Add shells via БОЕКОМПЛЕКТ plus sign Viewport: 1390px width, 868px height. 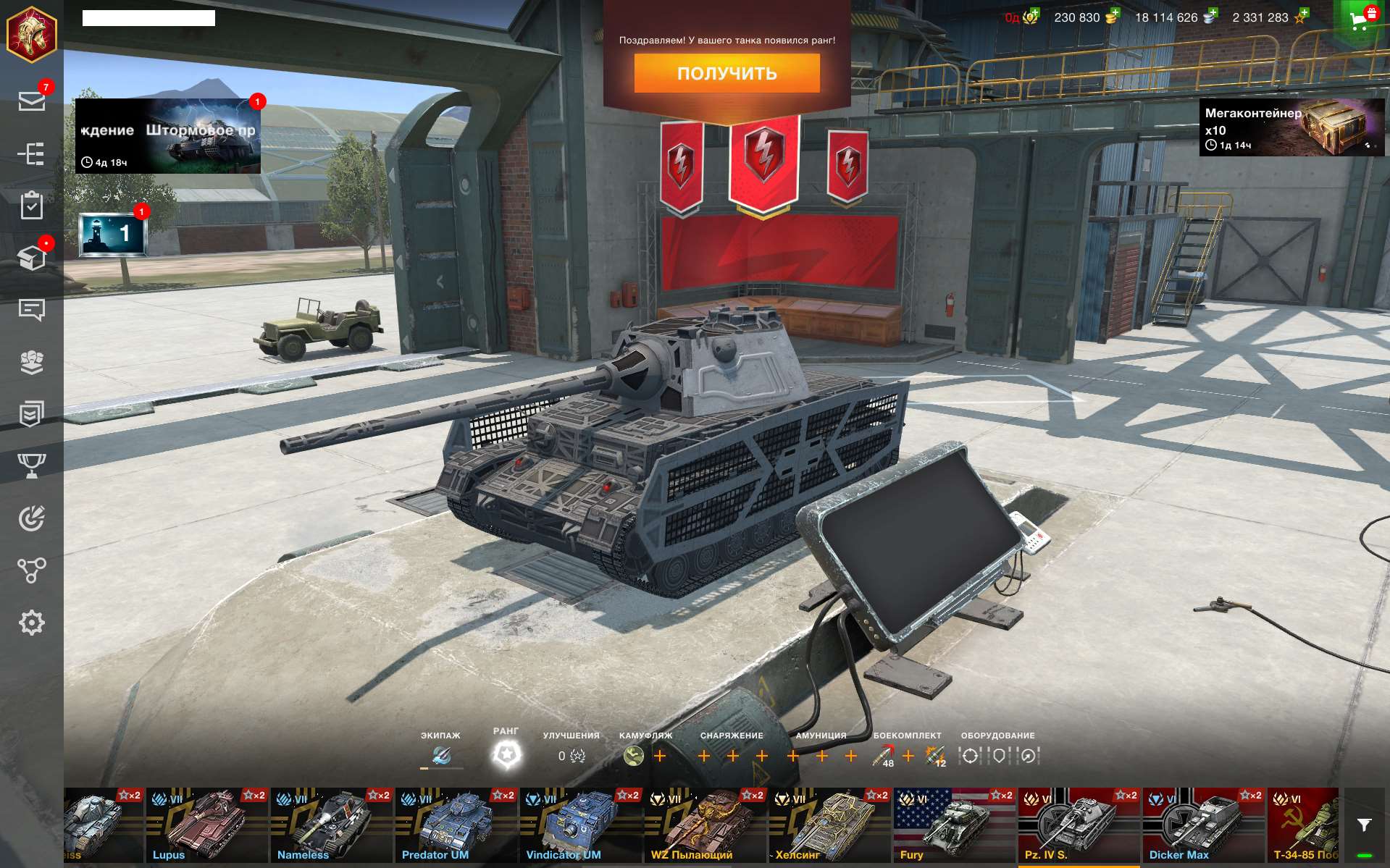pos(908,755)
